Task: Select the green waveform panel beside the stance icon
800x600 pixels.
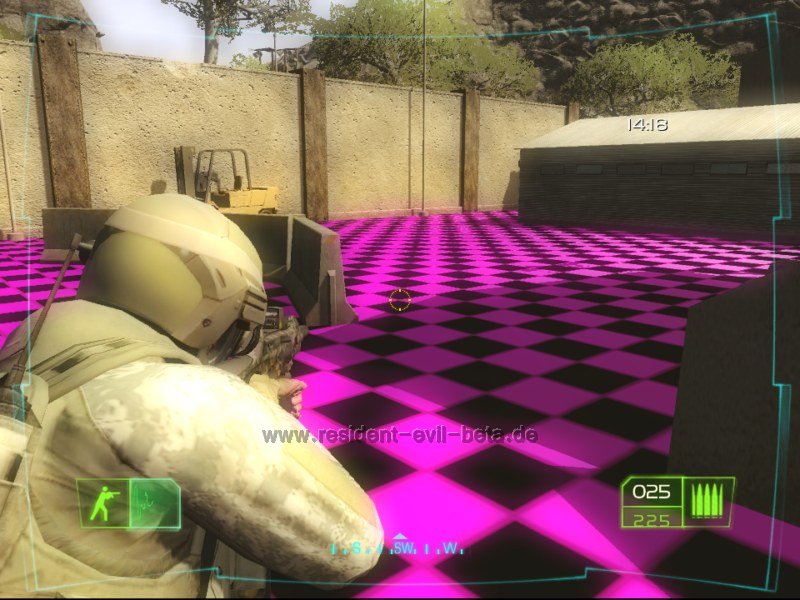Action: pyautogui.click(x=154, y=504)
